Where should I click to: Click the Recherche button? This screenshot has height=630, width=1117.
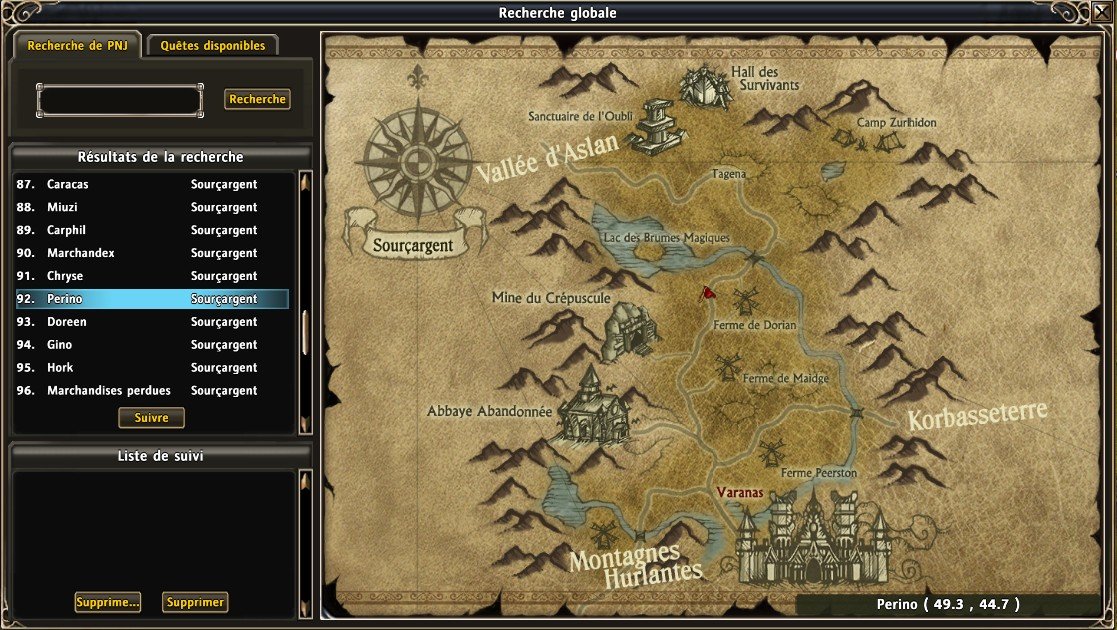257,99
